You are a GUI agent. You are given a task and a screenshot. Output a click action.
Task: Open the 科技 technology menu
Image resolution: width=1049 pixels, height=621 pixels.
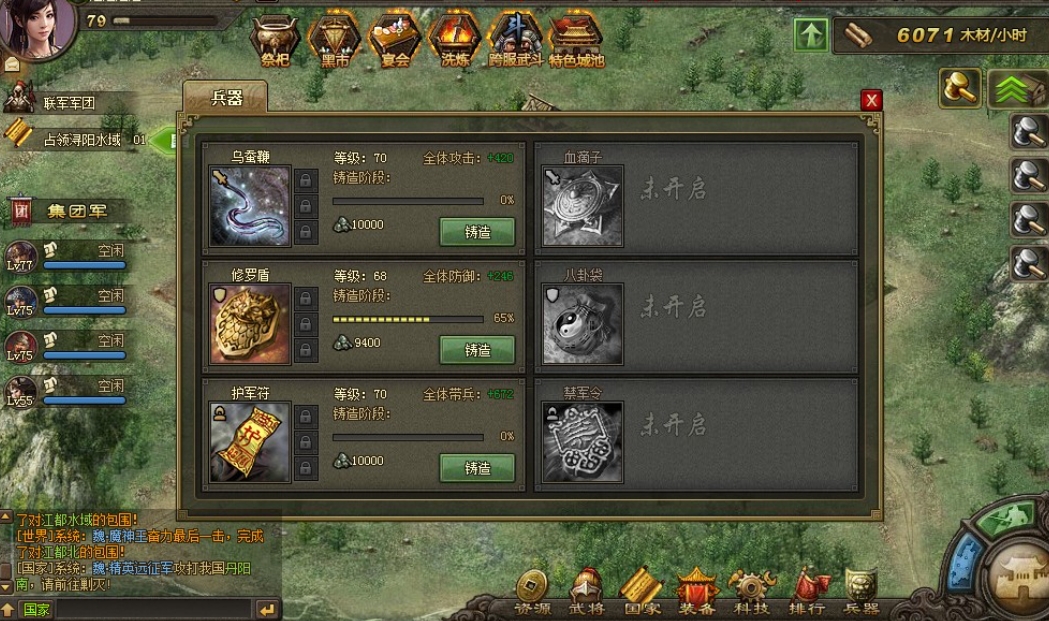pos(750,592)
